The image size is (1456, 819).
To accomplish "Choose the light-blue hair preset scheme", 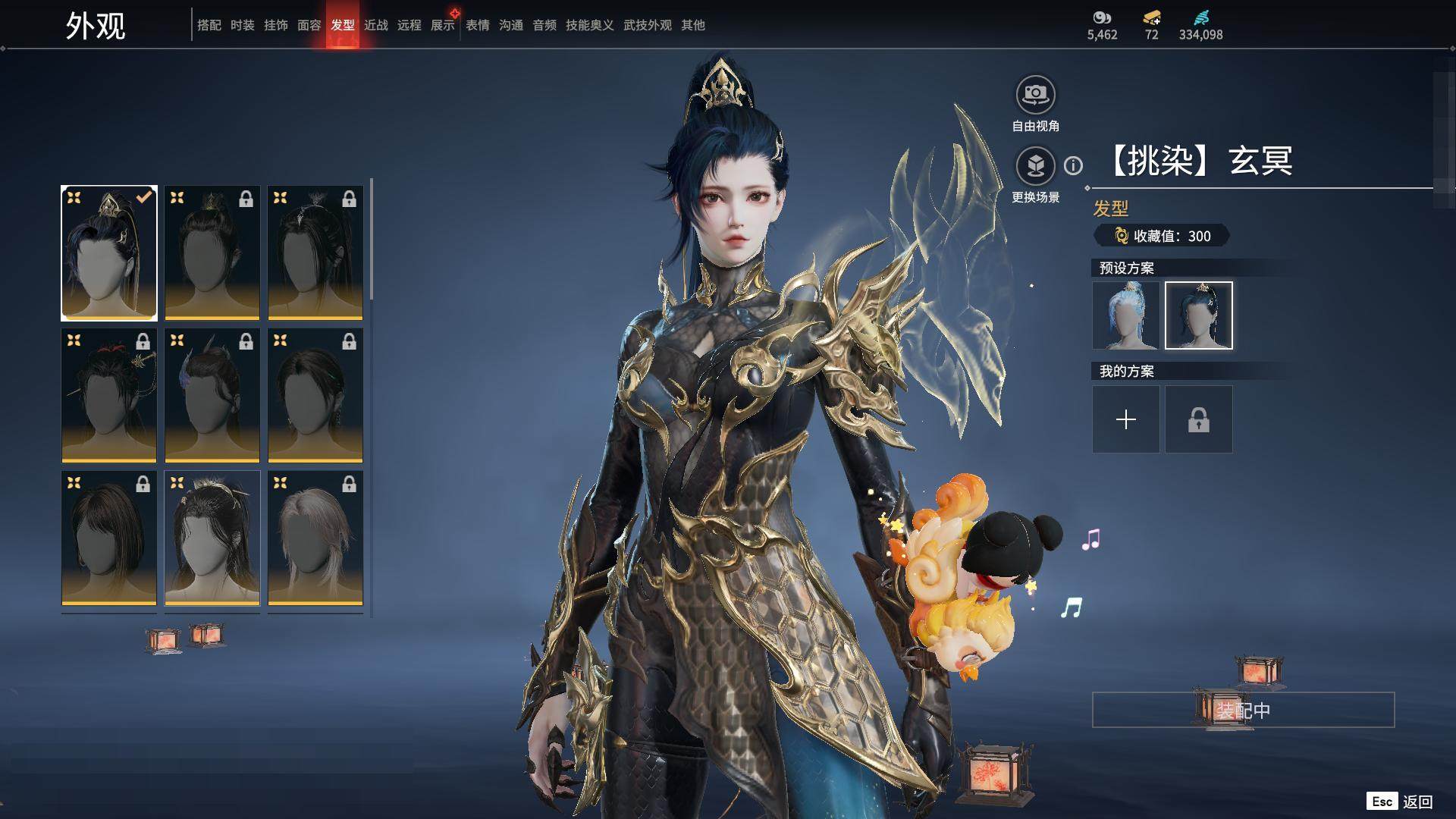I will (1126, 315).
